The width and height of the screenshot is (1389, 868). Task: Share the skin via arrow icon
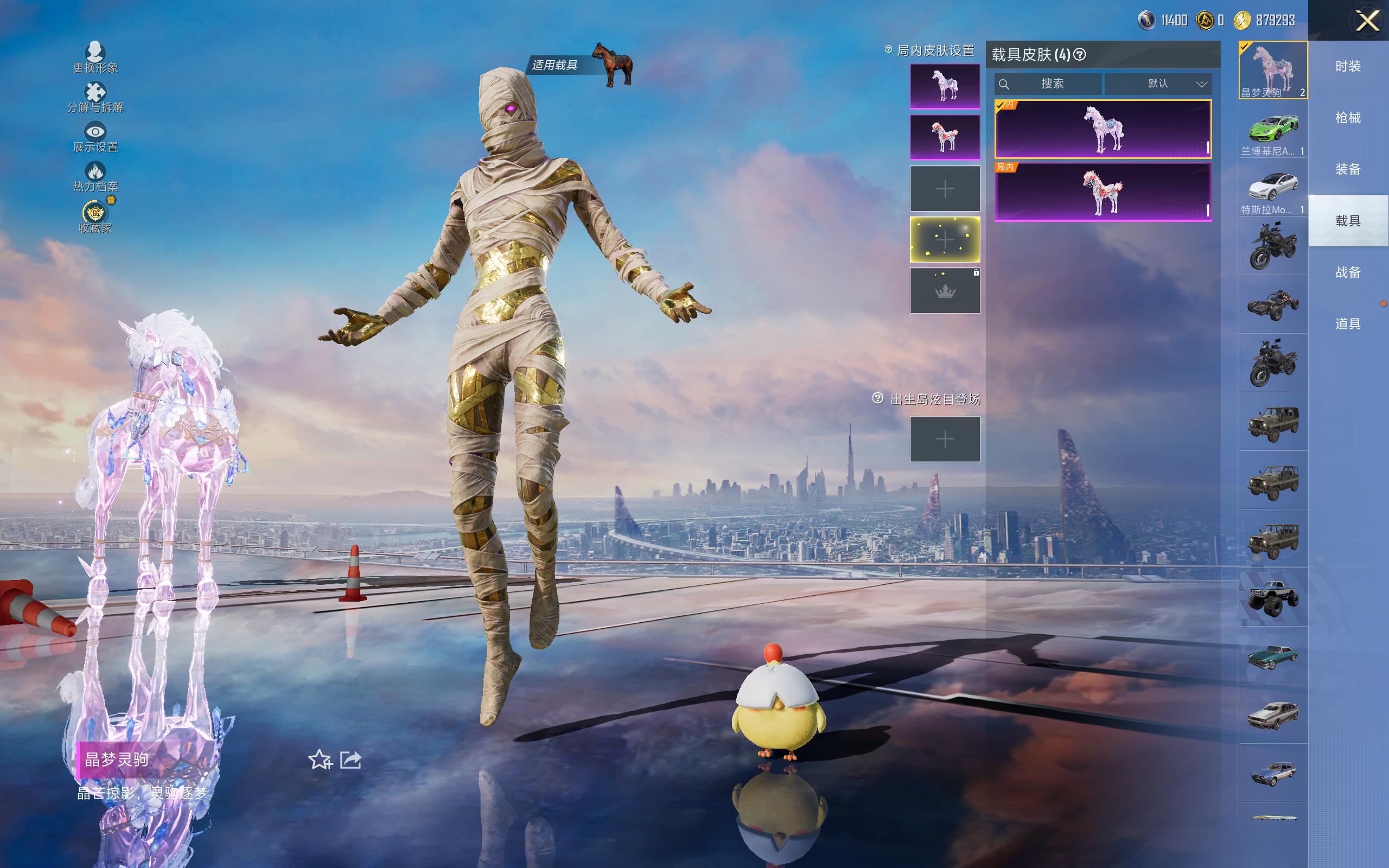coord(351,760)
